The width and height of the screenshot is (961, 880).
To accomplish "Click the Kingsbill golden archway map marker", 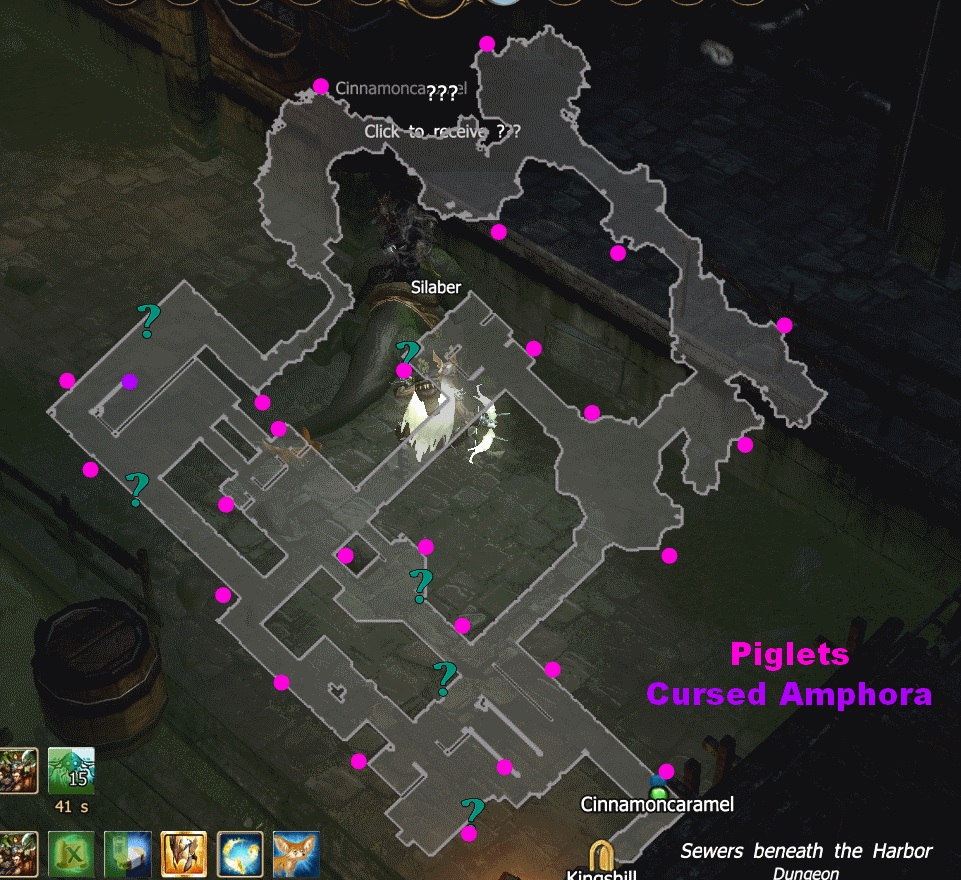I will 602,855.
